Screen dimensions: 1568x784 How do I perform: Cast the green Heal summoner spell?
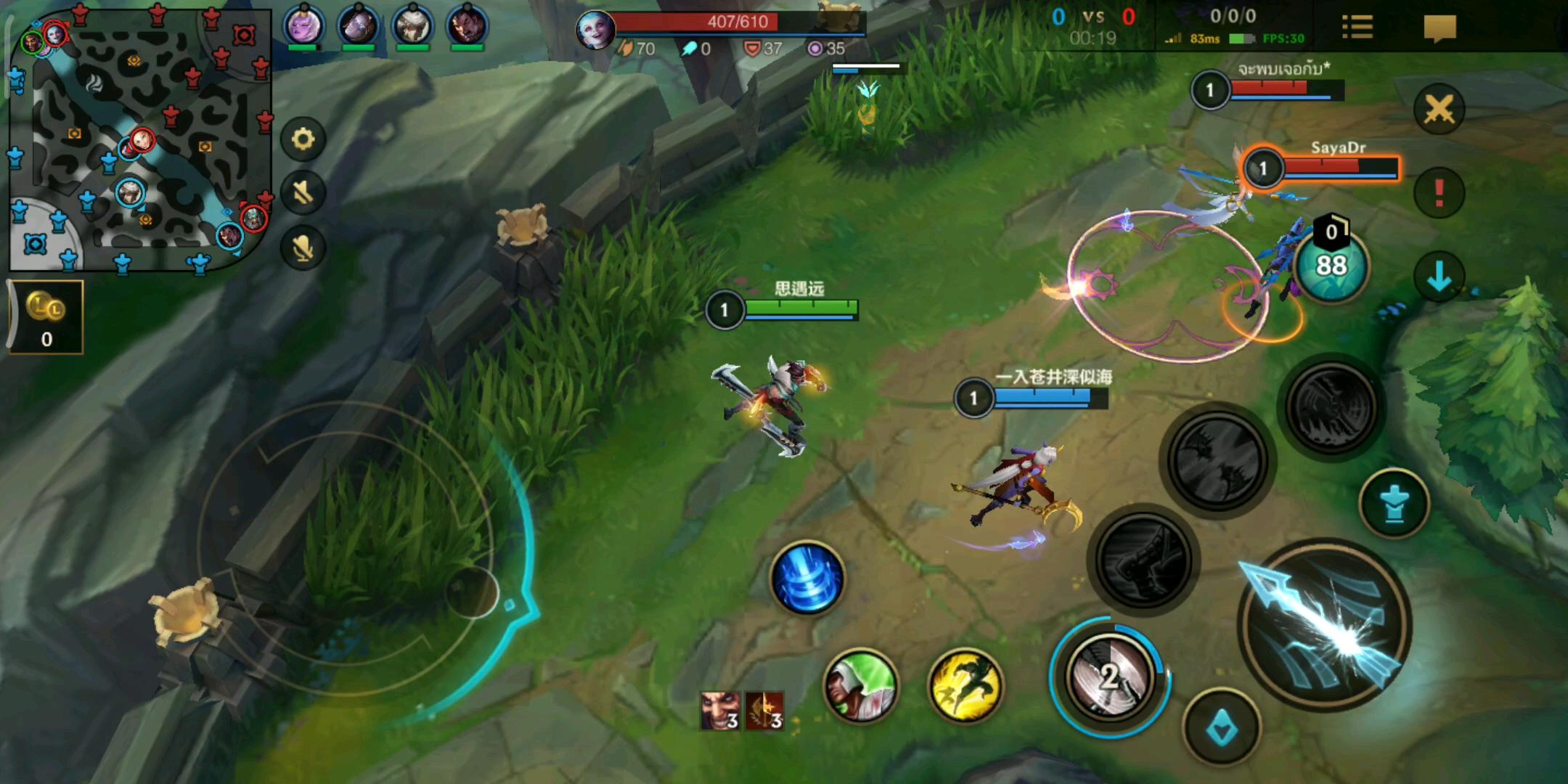click(x=861, y=686)
